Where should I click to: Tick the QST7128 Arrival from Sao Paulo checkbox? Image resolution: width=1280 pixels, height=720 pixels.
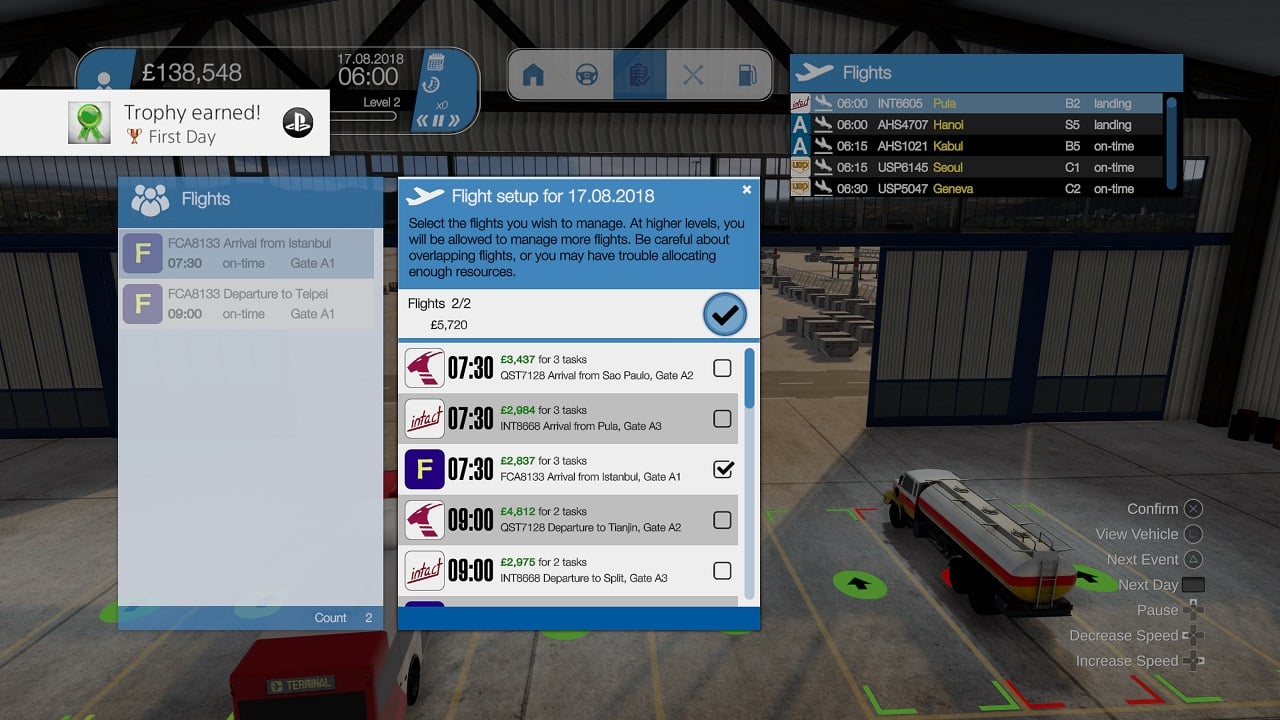pyautogui.click(x=722, y=368)
